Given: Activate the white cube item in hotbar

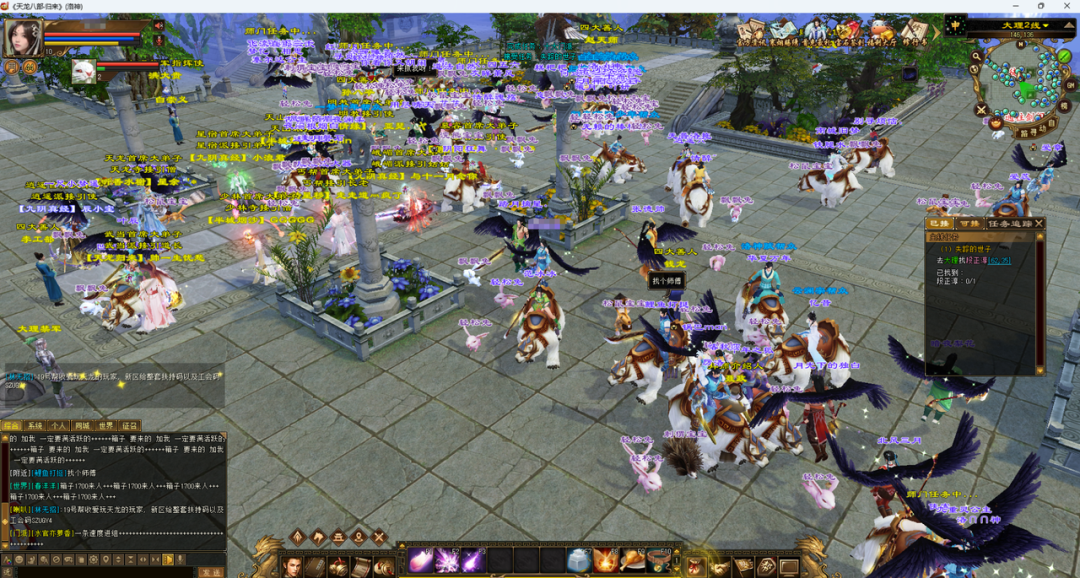Looking at the screenshot, I should click(x=578, y=560).
